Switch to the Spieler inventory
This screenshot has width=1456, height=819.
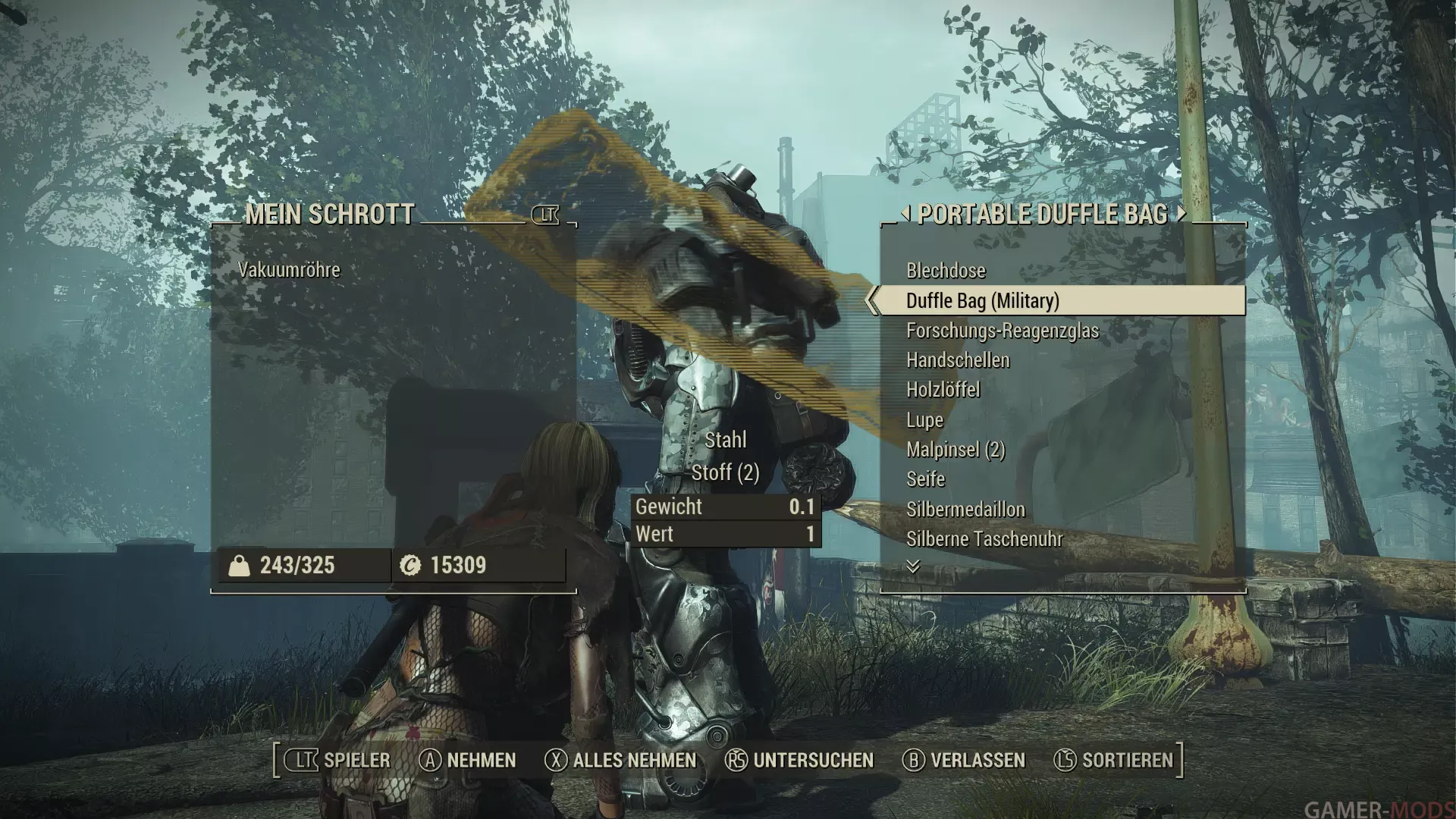(x=338, y=761)
